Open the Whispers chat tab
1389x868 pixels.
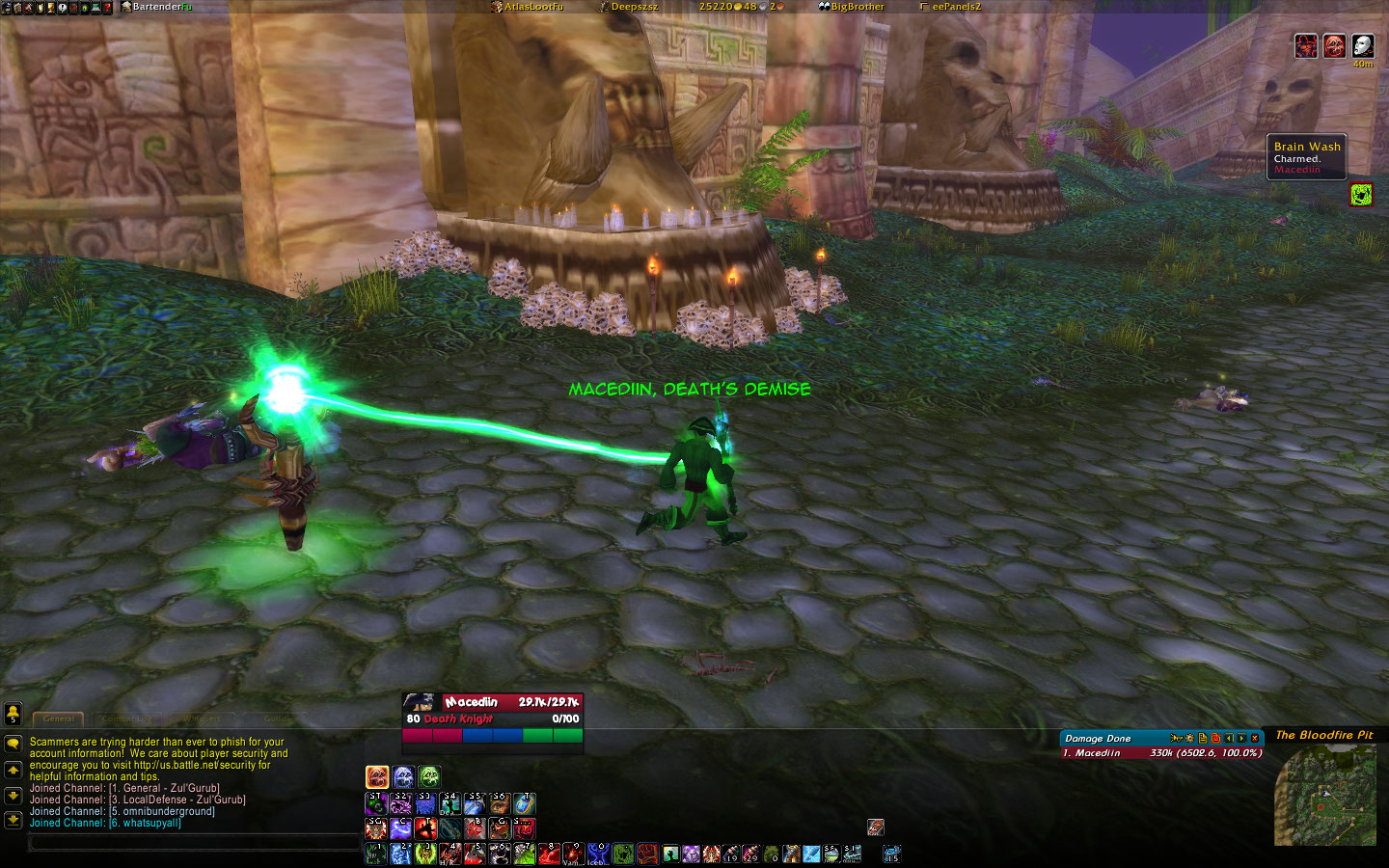click(202, 719)
